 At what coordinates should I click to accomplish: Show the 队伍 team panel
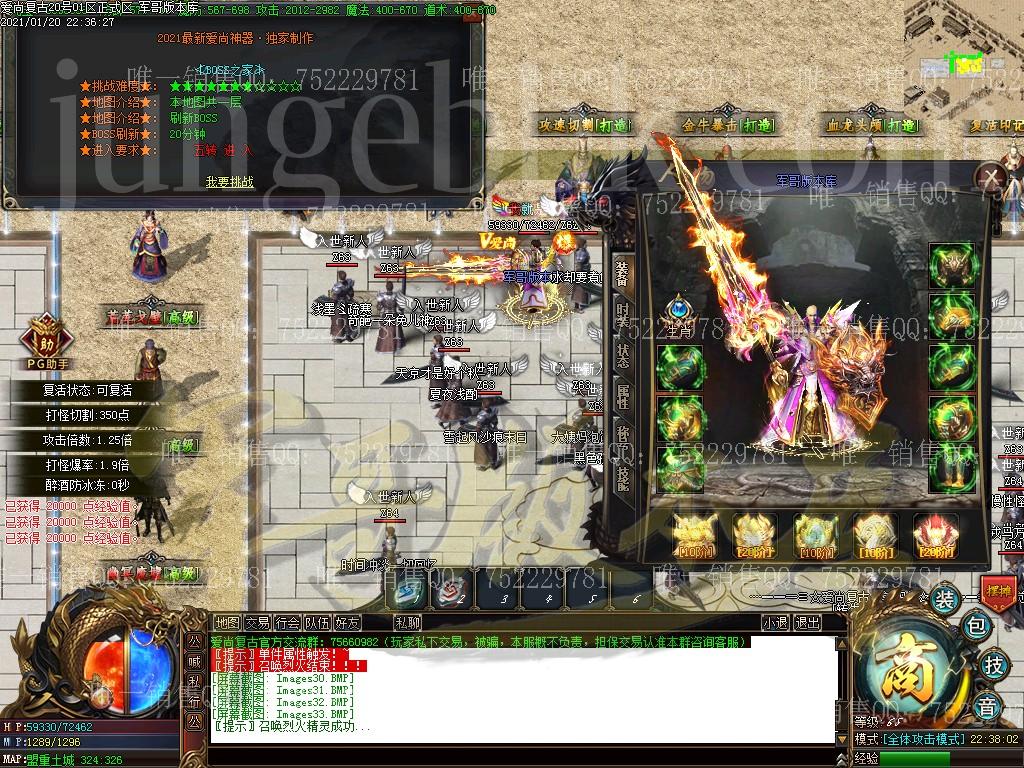pyautogui.click(x=317, y=623)
